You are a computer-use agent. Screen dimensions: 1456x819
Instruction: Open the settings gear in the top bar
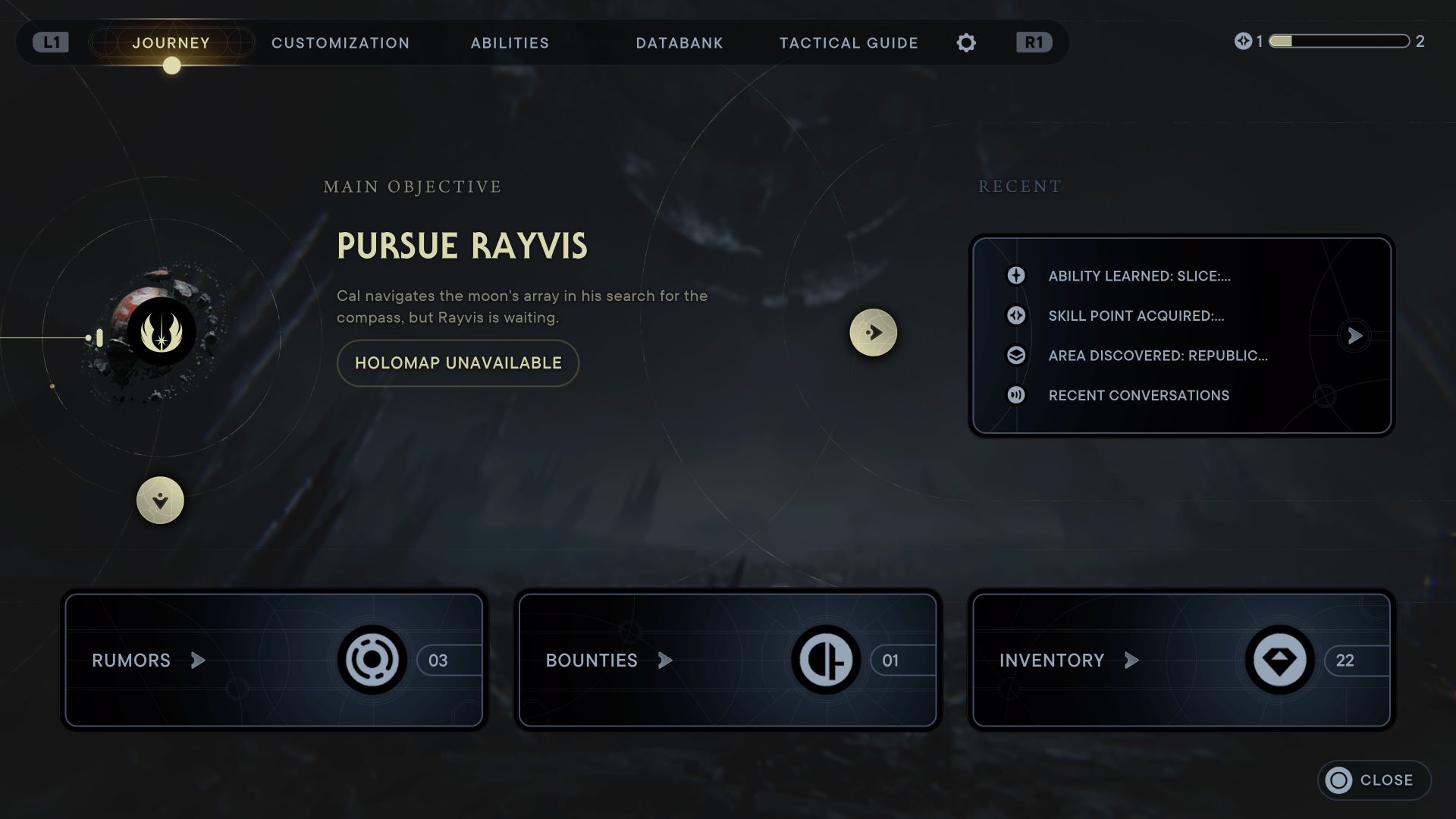(966, 42)
